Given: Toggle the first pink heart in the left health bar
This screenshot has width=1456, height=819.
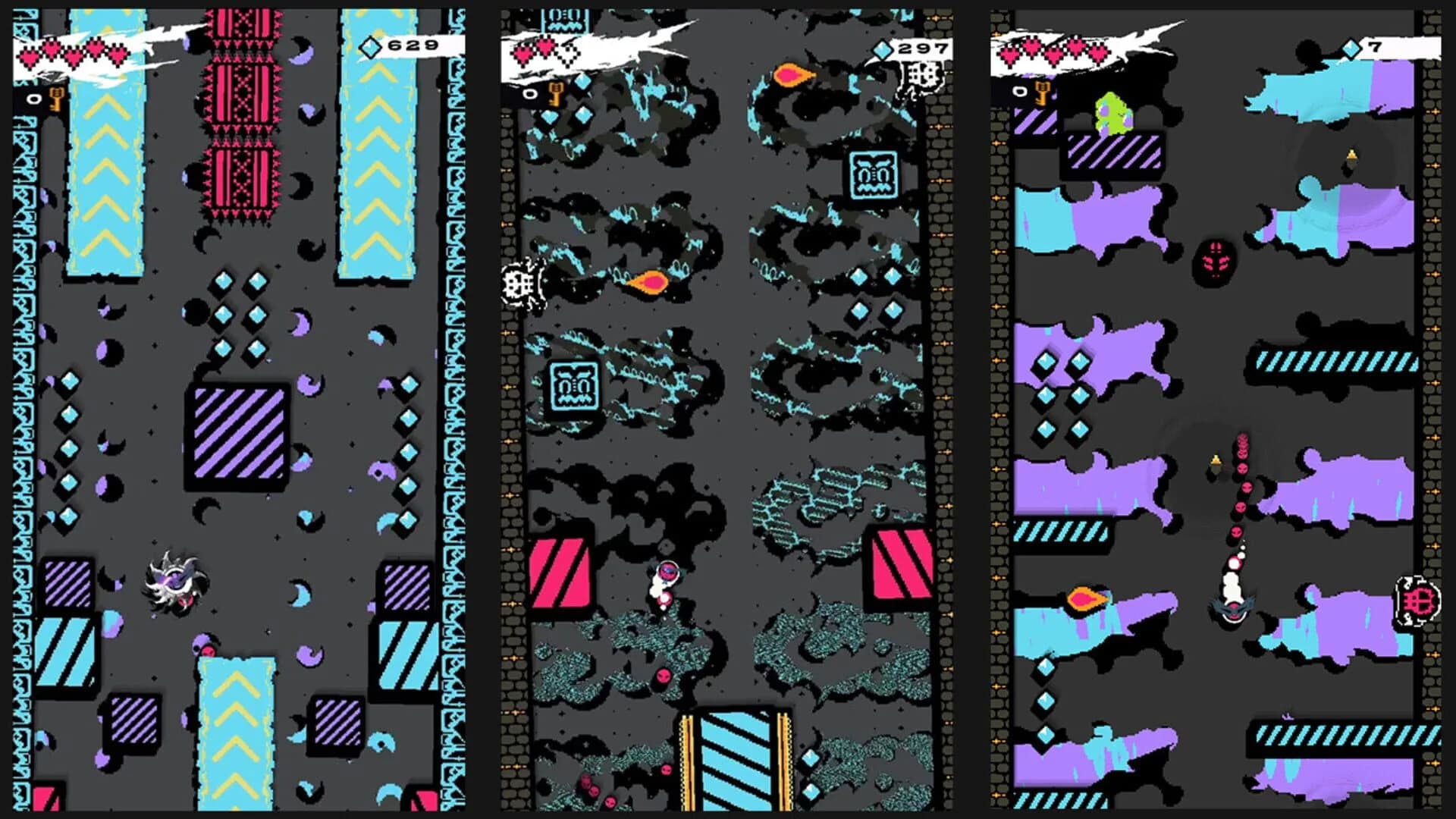Looking at the screenshot, I should pyautogui.click(x=29, y=54).
